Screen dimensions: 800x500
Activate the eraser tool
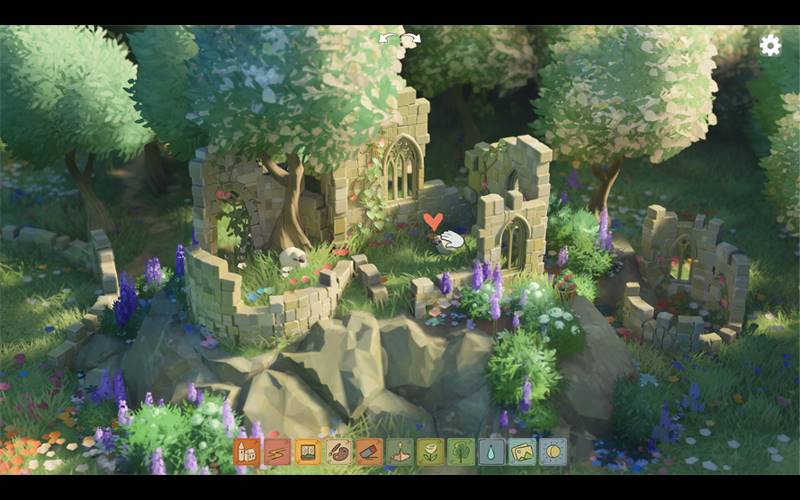point(369,452)
